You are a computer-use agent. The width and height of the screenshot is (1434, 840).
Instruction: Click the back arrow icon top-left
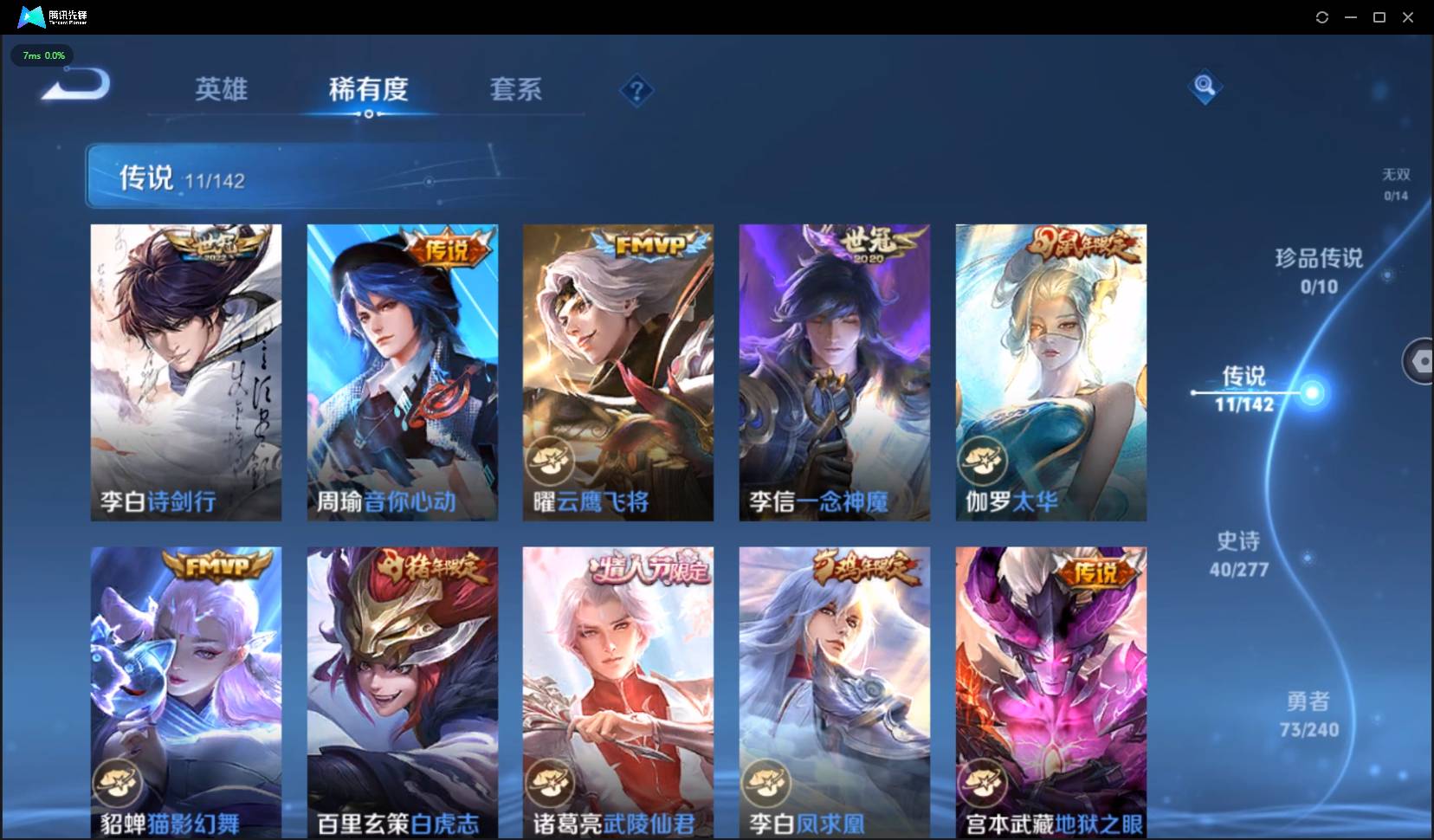coord(74,83)
